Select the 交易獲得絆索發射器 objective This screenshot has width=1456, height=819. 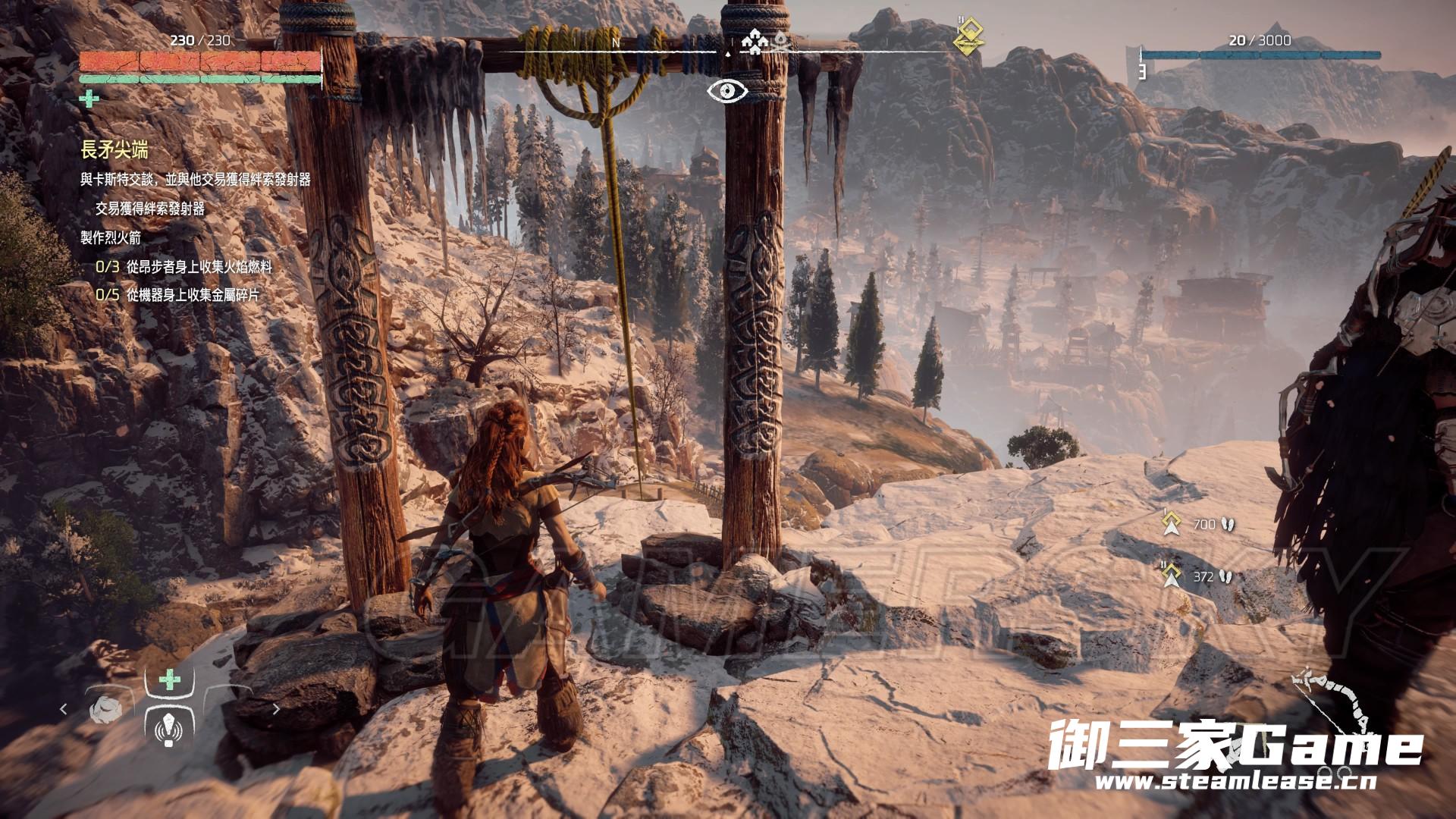pyautogui.click(x=150, y=209)
